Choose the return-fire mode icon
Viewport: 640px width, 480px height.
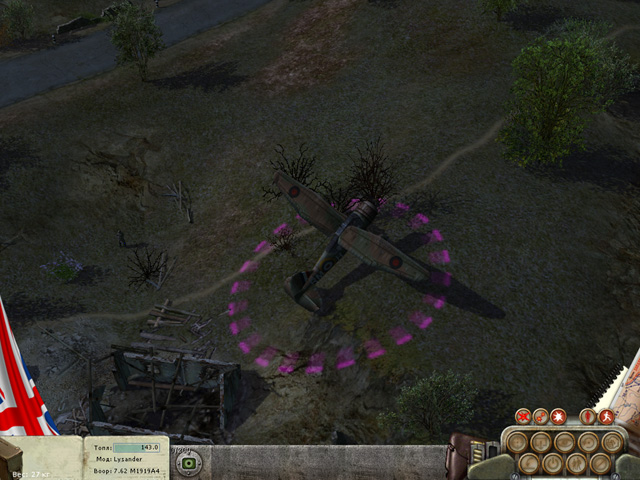[541, 416]
